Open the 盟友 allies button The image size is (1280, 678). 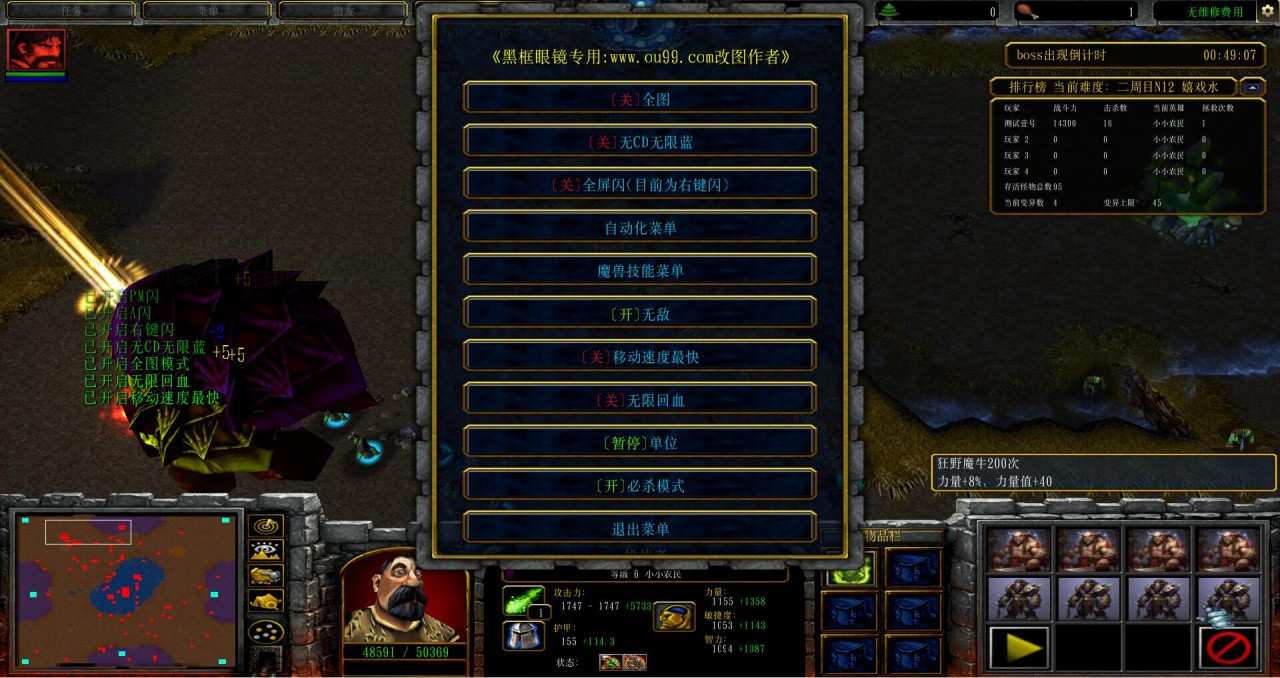tap(343, 11)
